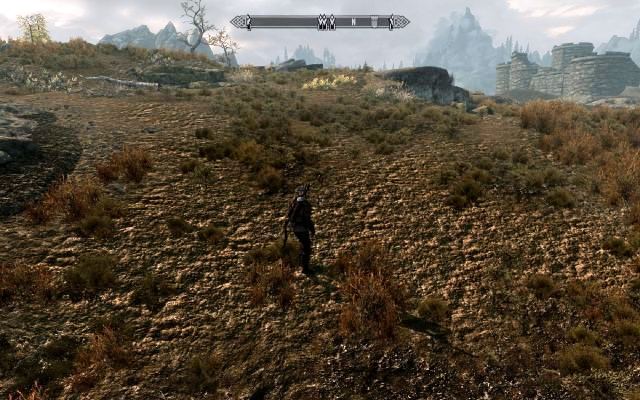Click the shield-shaped location marker on compass
The width and height of the screenshot is (640, 400).
[373, 21]
